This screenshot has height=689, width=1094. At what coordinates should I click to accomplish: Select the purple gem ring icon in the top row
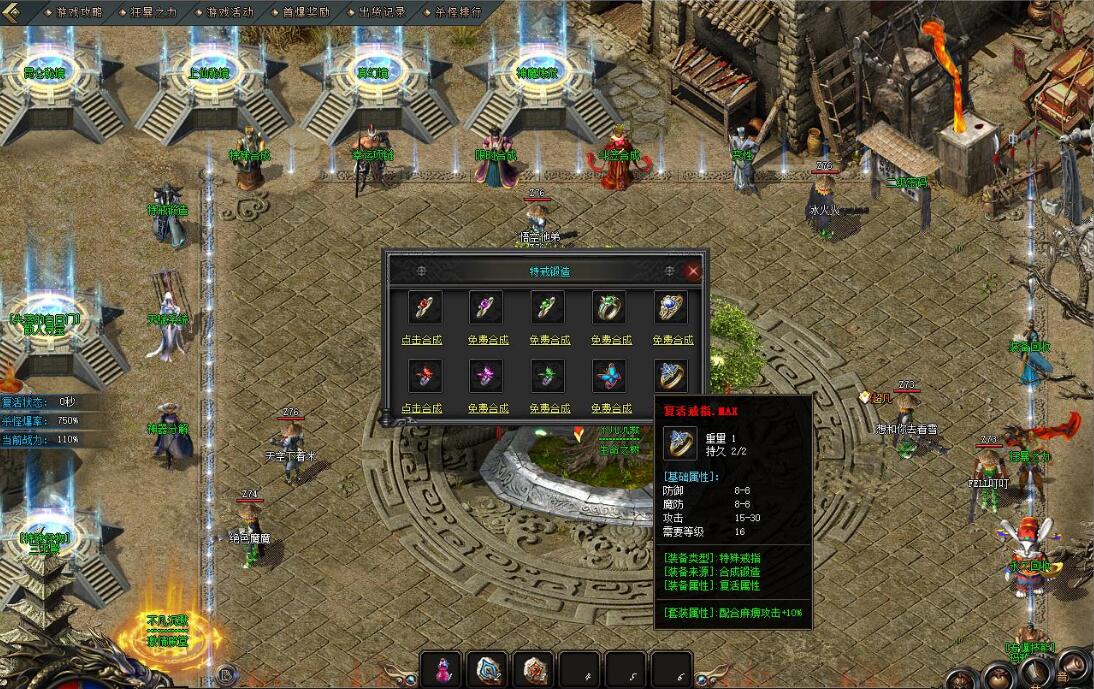pos(484,307)
